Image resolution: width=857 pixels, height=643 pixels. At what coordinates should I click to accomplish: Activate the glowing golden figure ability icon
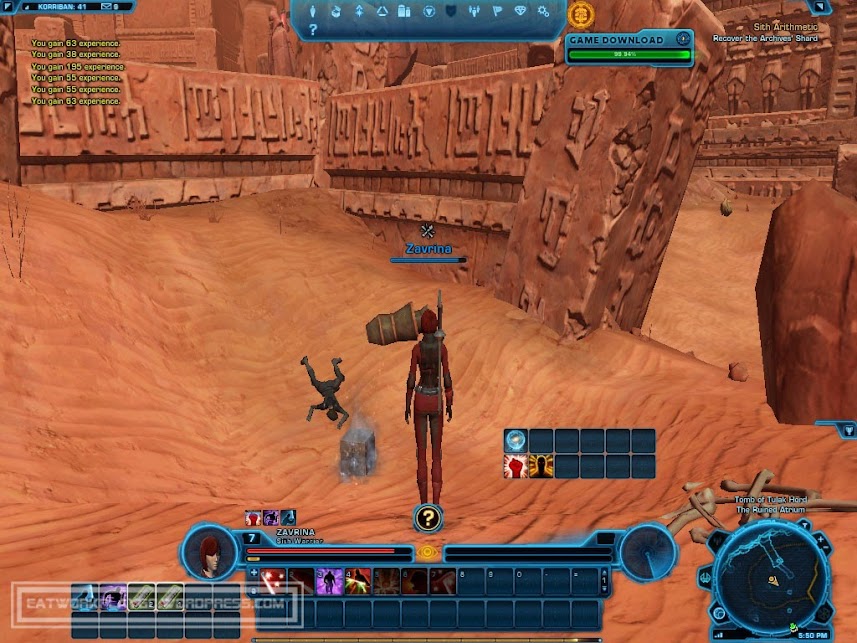[541, 466]
